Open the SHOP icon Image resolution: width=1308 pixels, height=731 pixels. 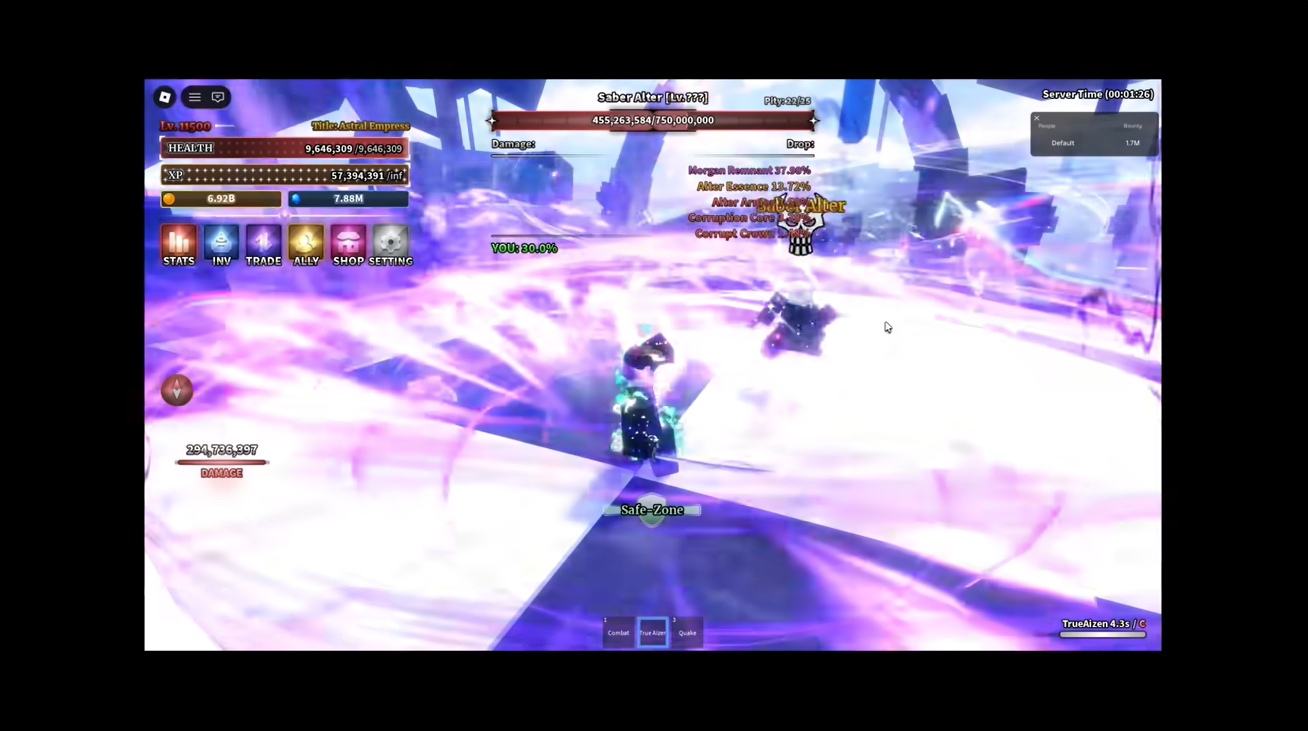click(348, 242)
